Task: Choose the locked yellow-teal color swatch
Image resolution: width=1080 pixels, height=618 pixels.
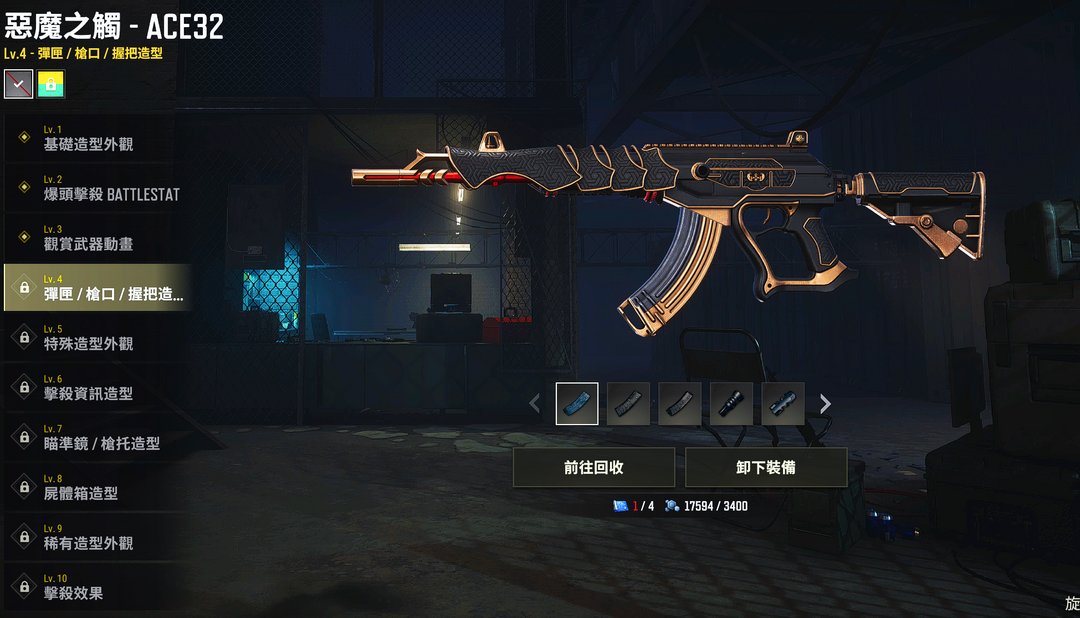Action: (50, 85)
